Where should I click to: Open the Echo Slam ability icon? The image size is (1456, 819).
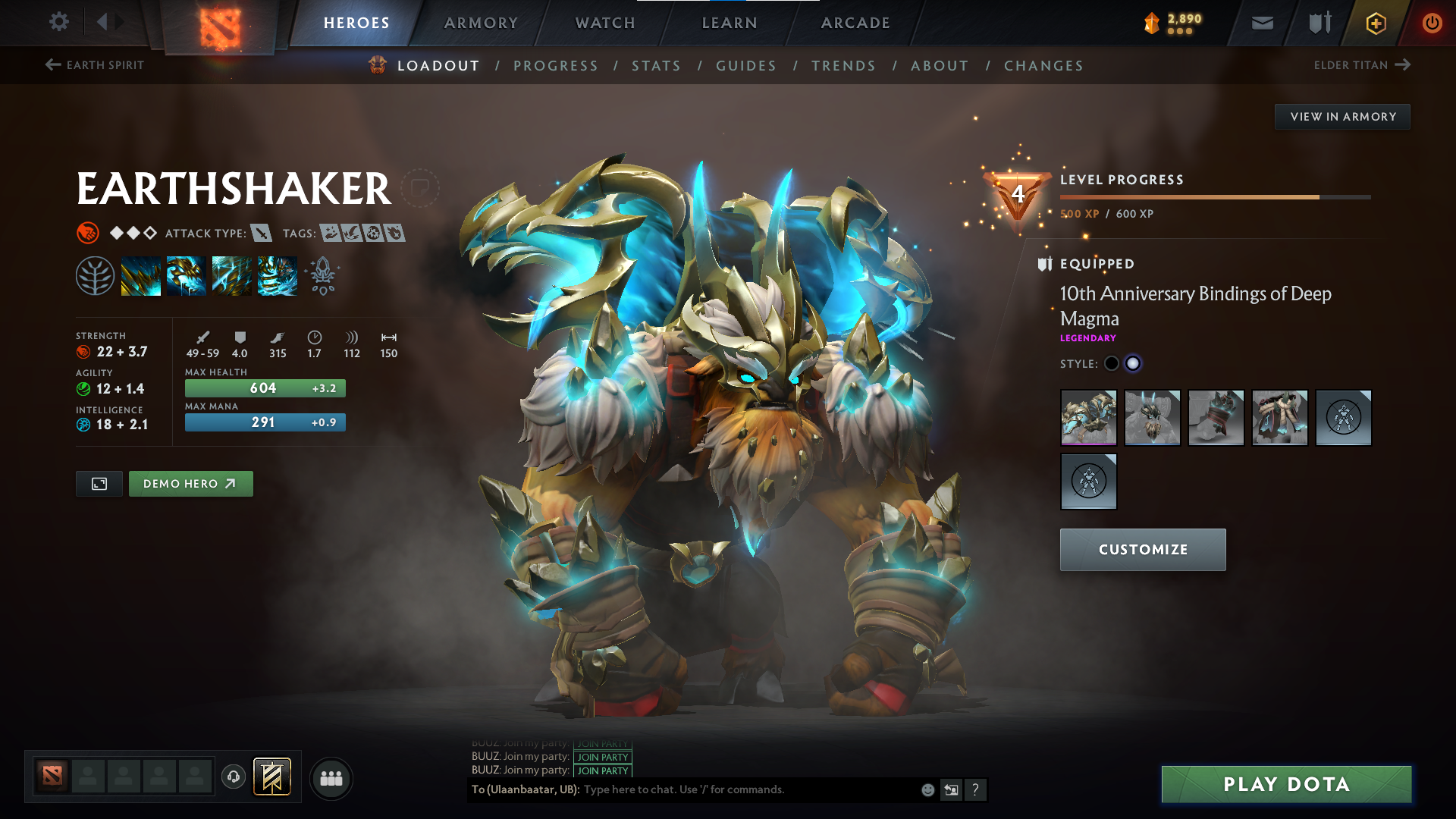click(x=277, y=276)
